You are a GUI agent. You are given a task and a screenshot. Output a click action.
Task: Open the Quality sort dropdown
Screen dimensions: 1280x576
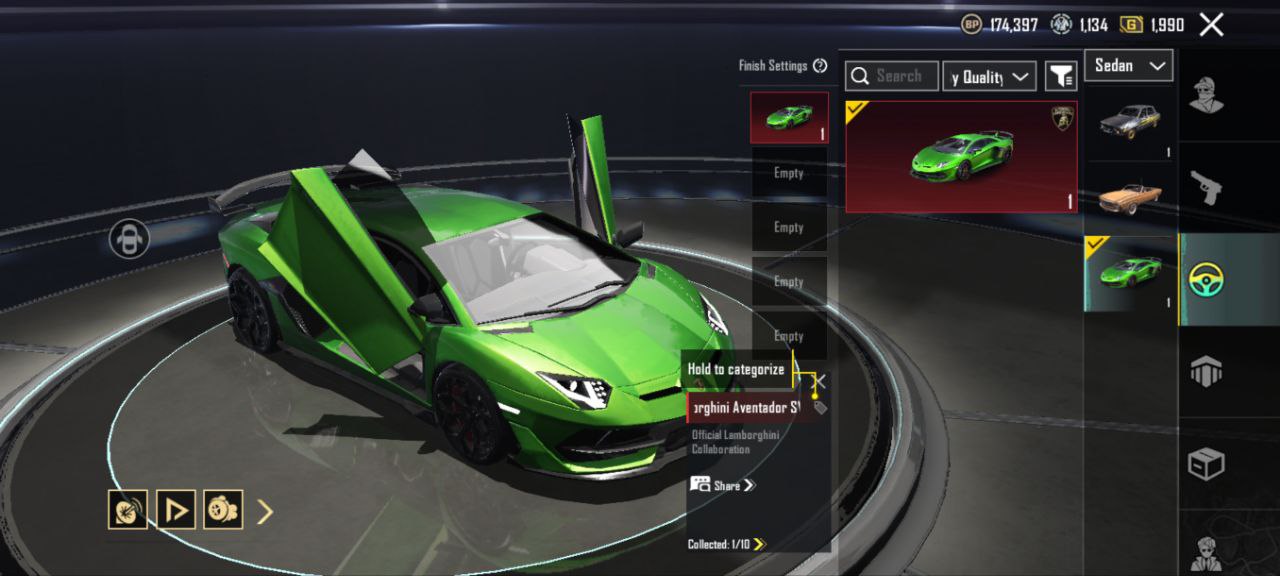[989, 76]
